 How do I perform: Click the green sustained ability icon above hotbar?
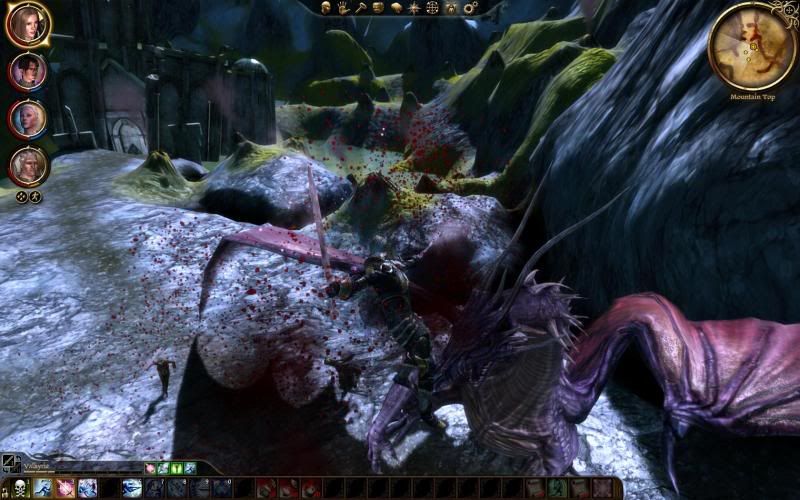point(176,467)
